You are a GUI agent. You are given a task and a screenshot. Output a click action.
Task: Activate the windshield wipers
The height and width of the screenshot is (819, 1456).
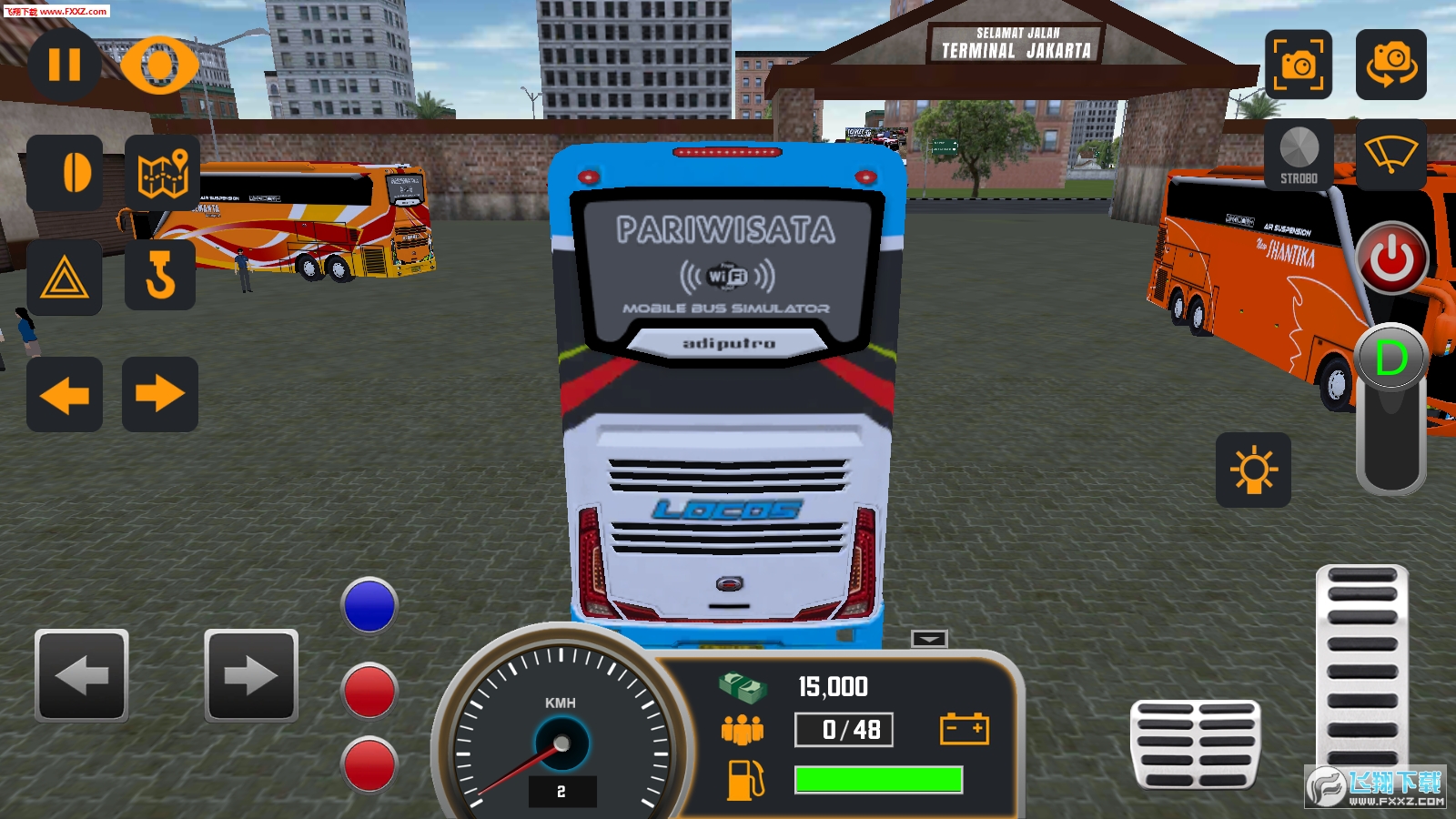[1390, 155]
